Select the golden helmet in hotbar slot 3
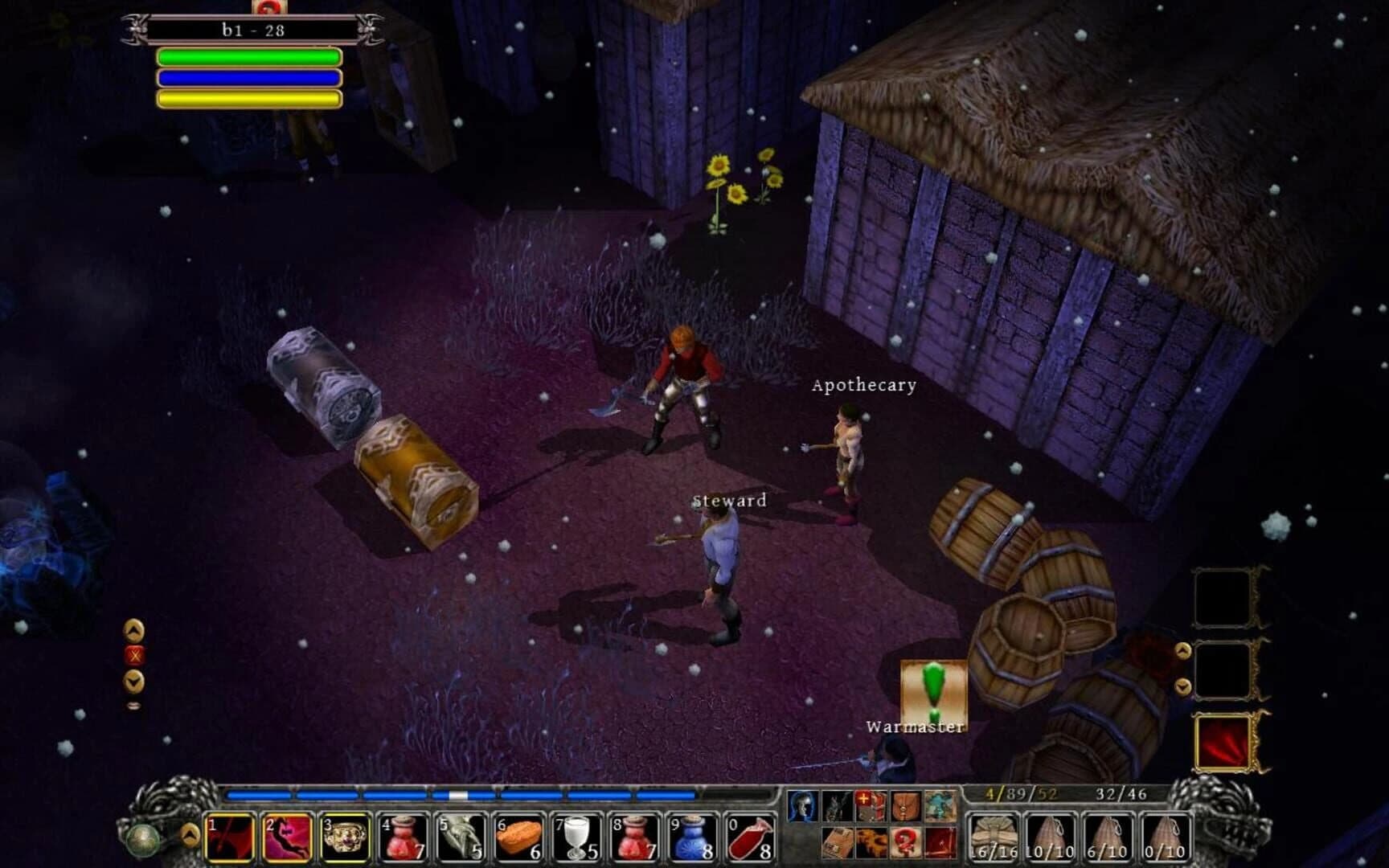Screen dimensions: 1389x868 347,836
